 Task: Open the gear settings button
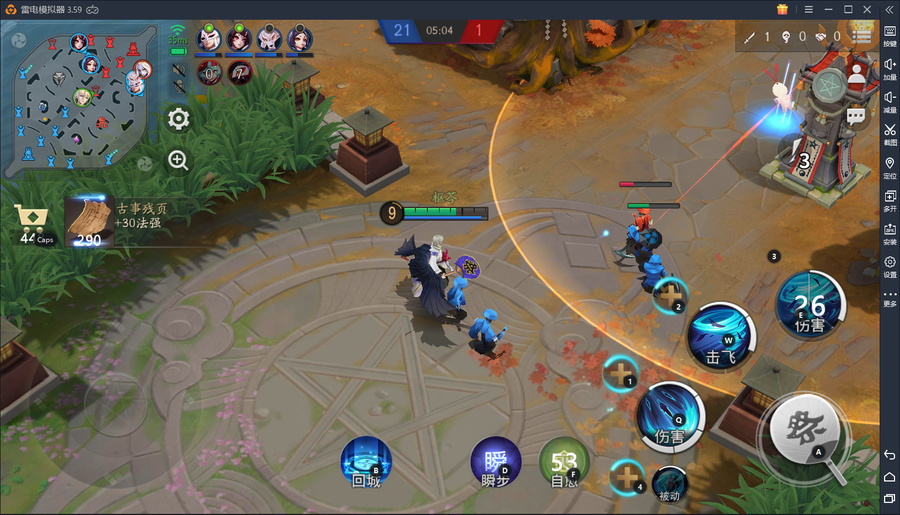coord(178,119)
